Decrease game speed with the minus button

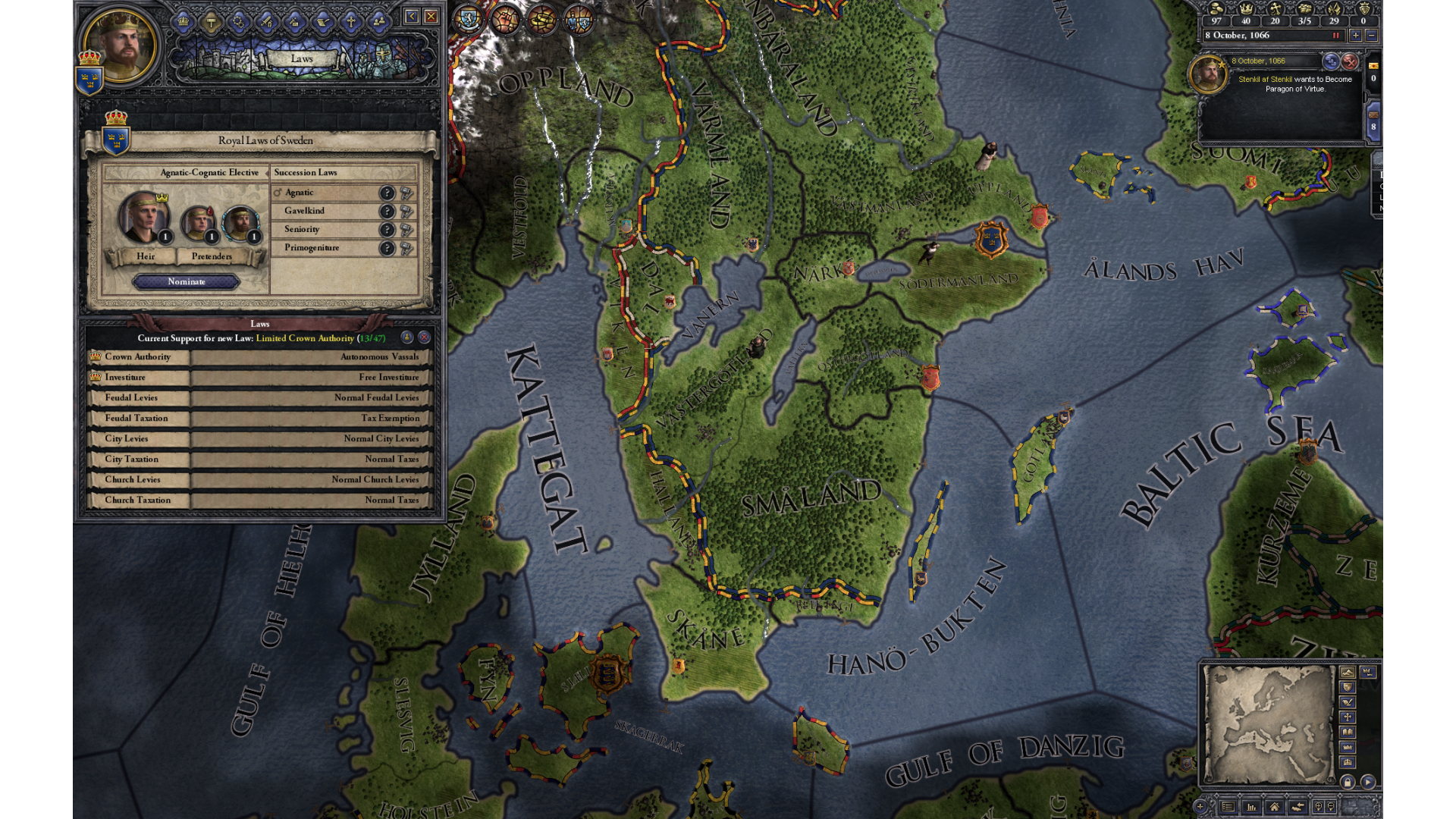point(1371,36)
